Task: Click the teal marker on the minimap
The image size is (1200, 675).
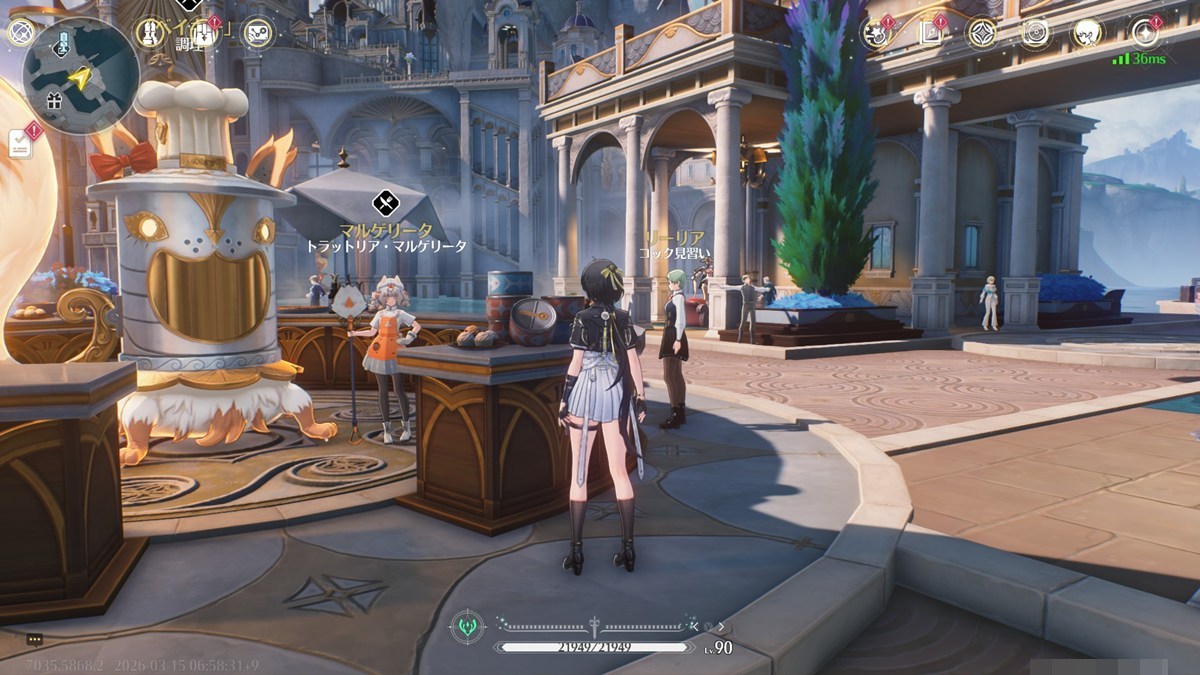Action: point(62,42)
